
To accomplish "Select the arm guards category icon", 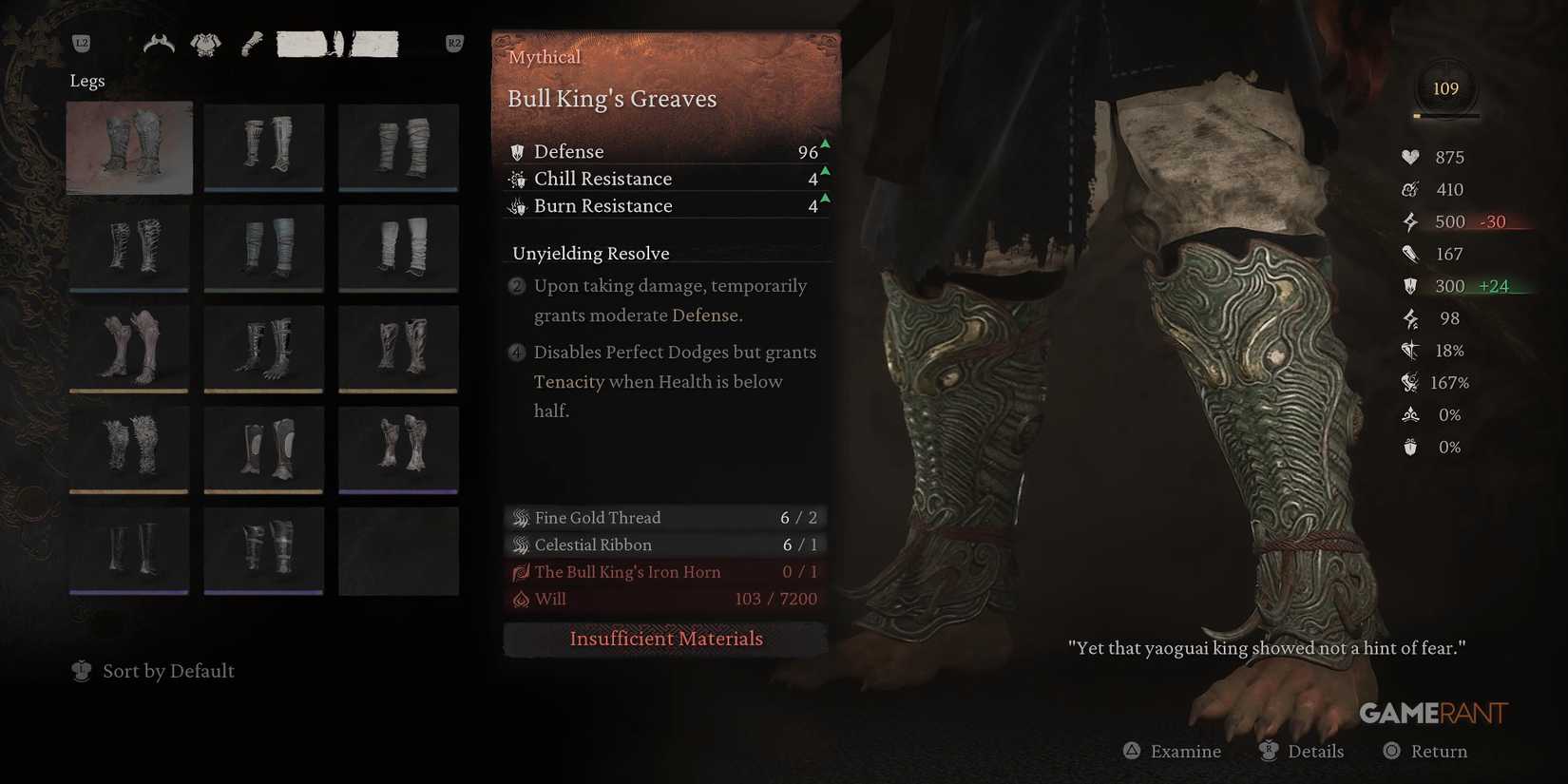I will click(x=250, y=42).
